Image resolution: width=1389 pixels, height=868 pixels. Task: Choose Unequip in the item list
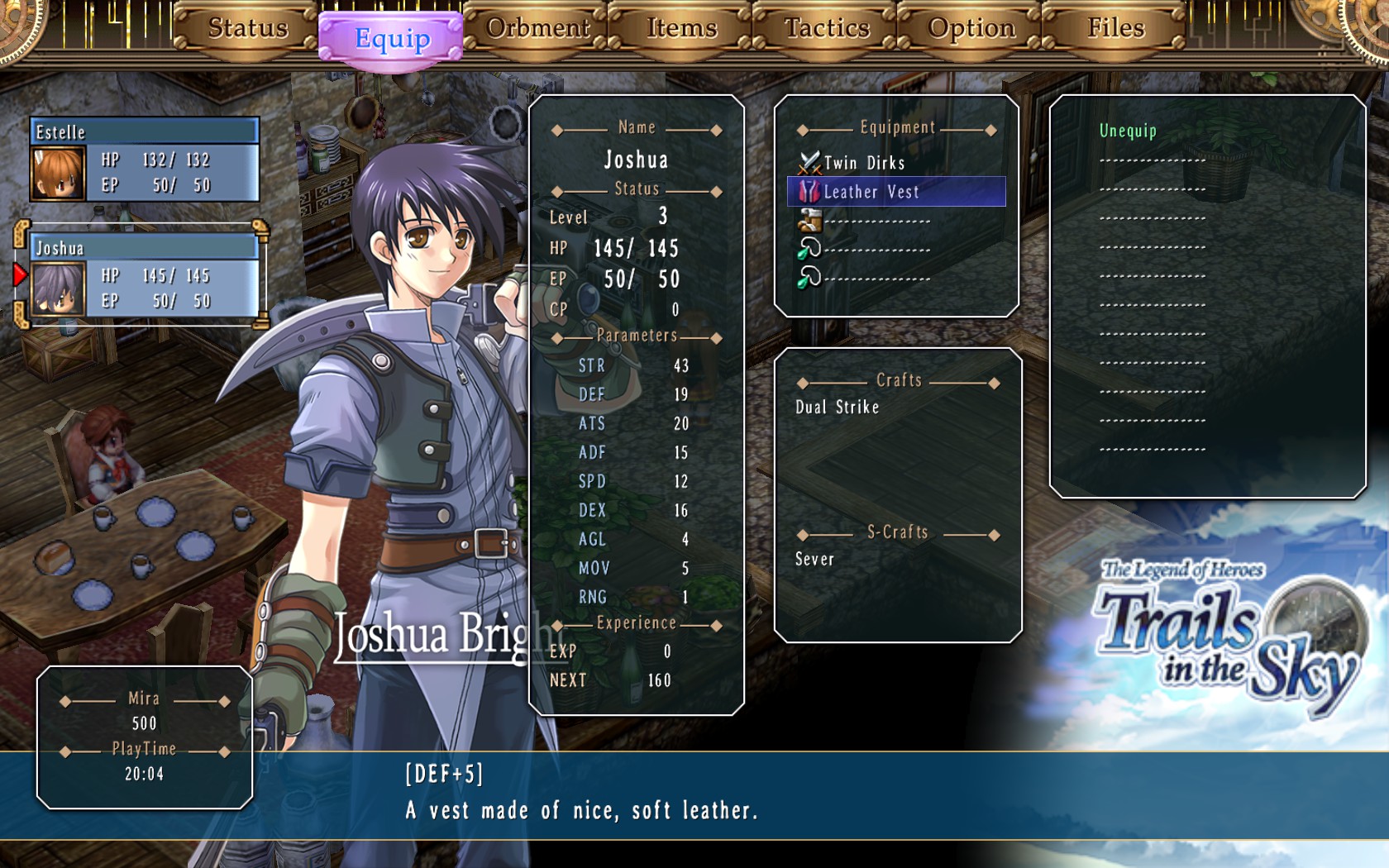(1128, 131)
